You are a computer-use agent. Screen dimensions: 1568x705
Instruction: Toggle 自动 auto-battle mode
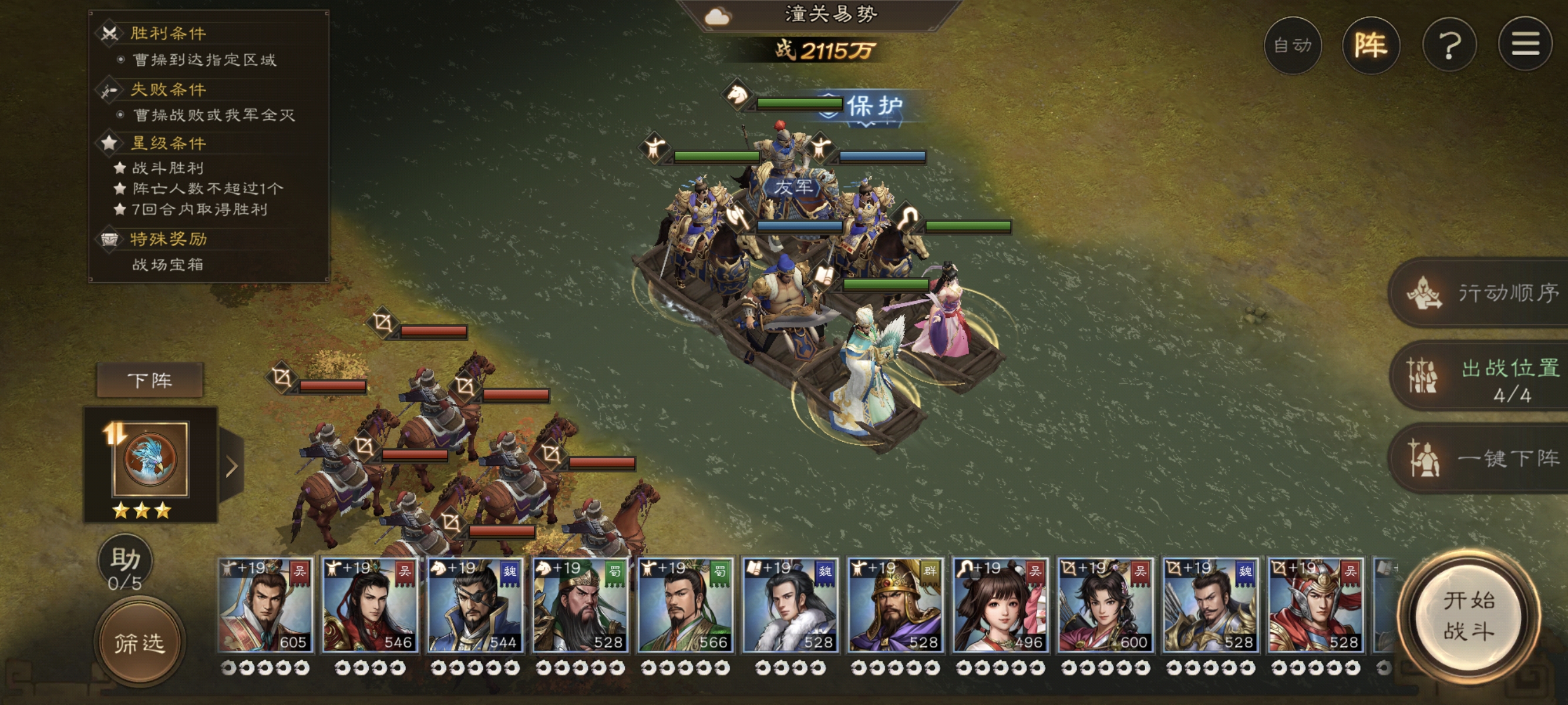coord(1292,46)
